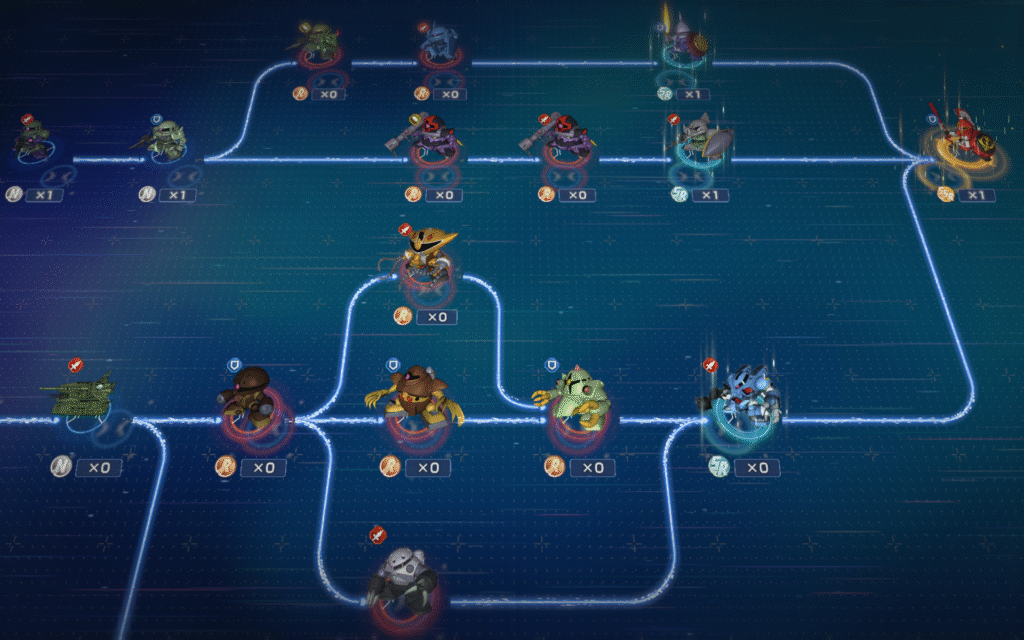The image size is (1024, 640).
Task: Choose the purple unit holding a golden weapon
Action: tap(683, 42)
